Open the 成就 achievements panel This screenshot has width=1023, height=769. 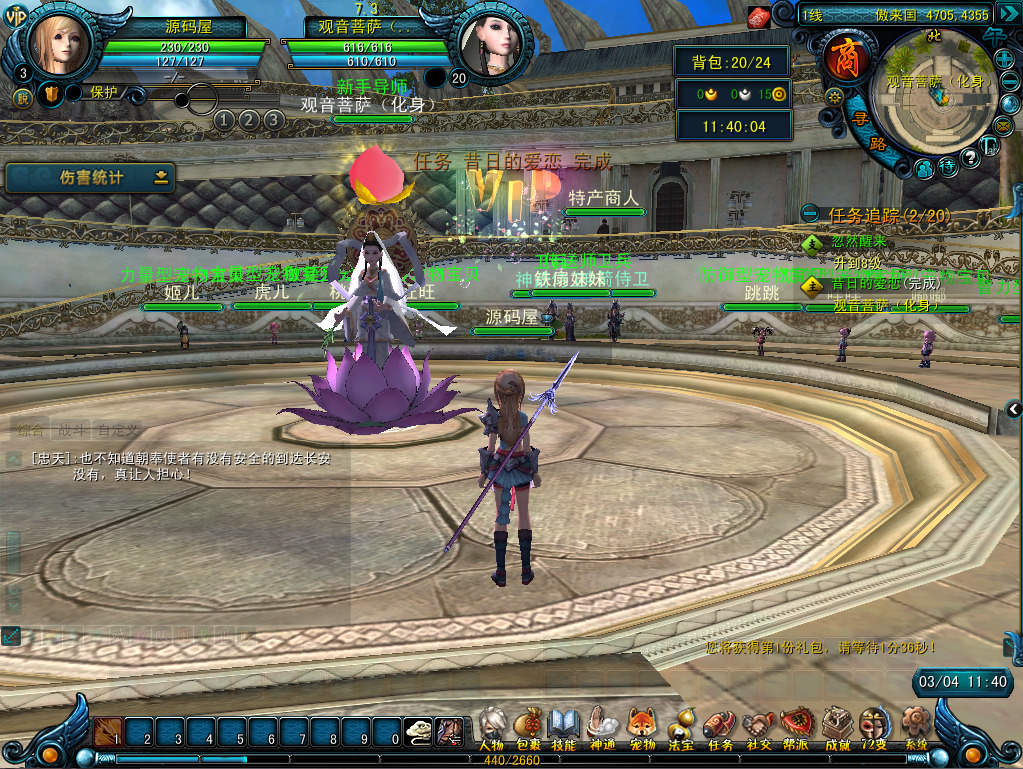(x=837, y=728)
